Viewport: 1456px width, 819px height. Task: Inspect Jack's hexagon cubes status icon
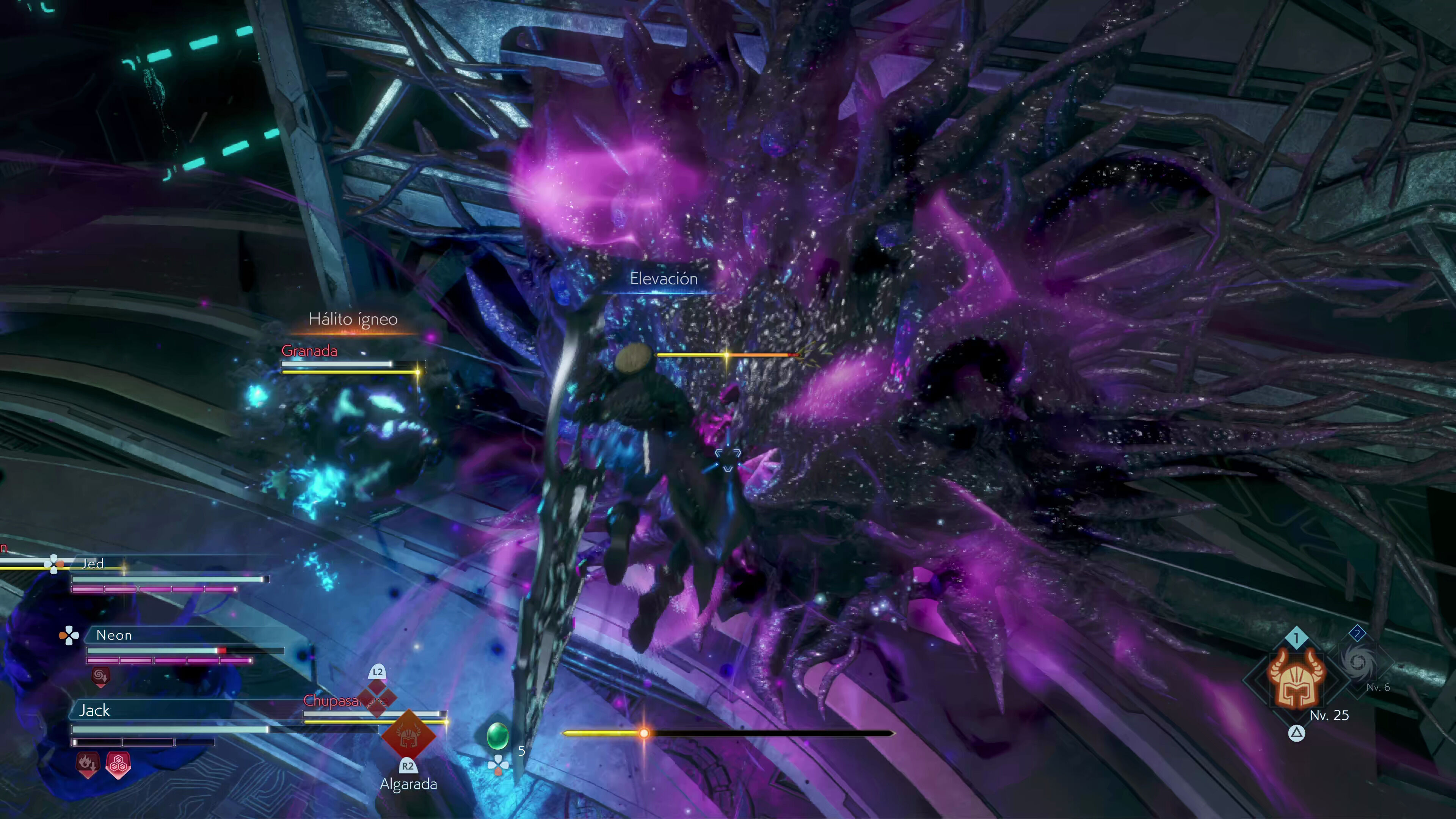[x=118, y=765]
